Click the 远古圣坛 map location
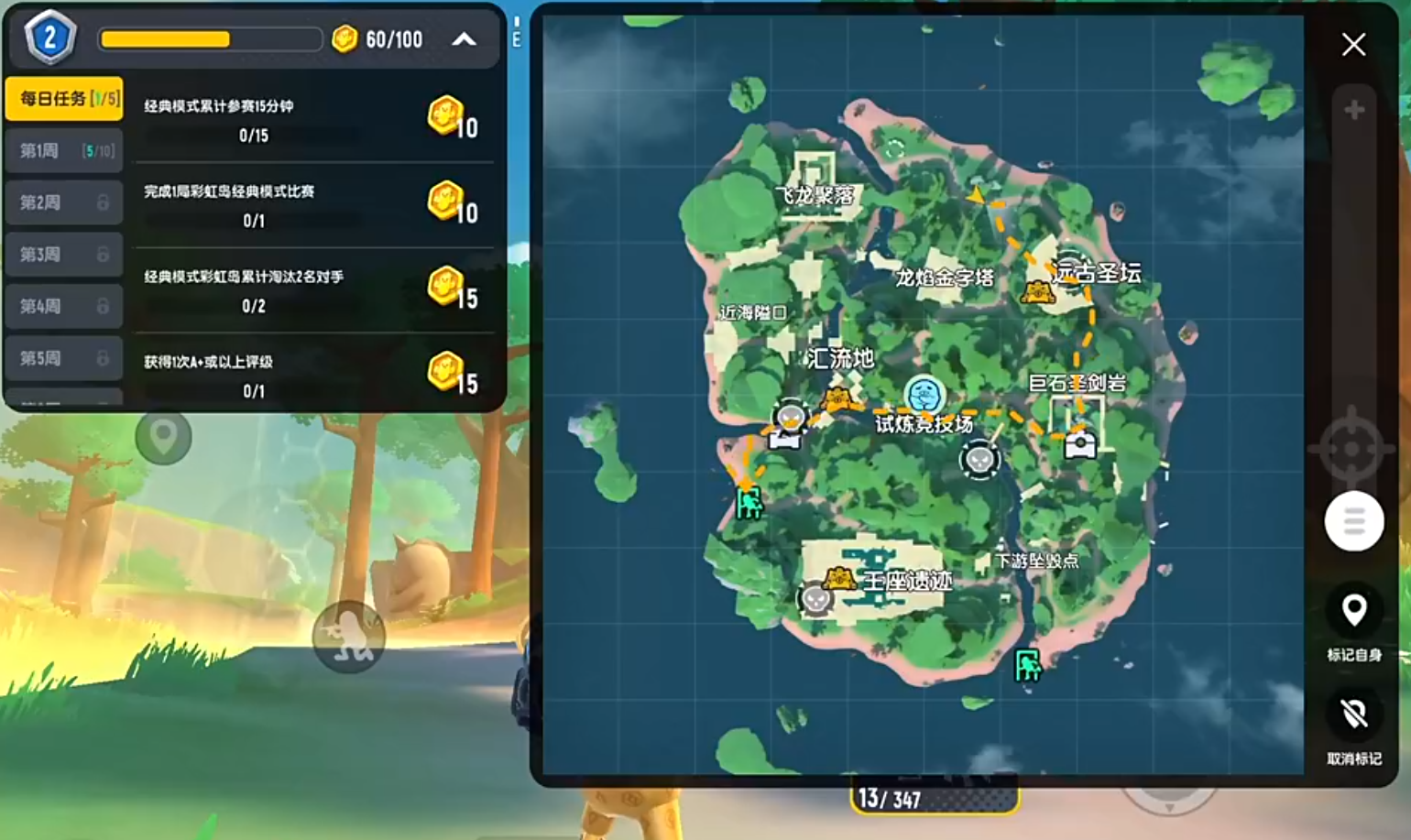Image resolution: width=1411 pixels, height=840 pixels. [1096, 272]
